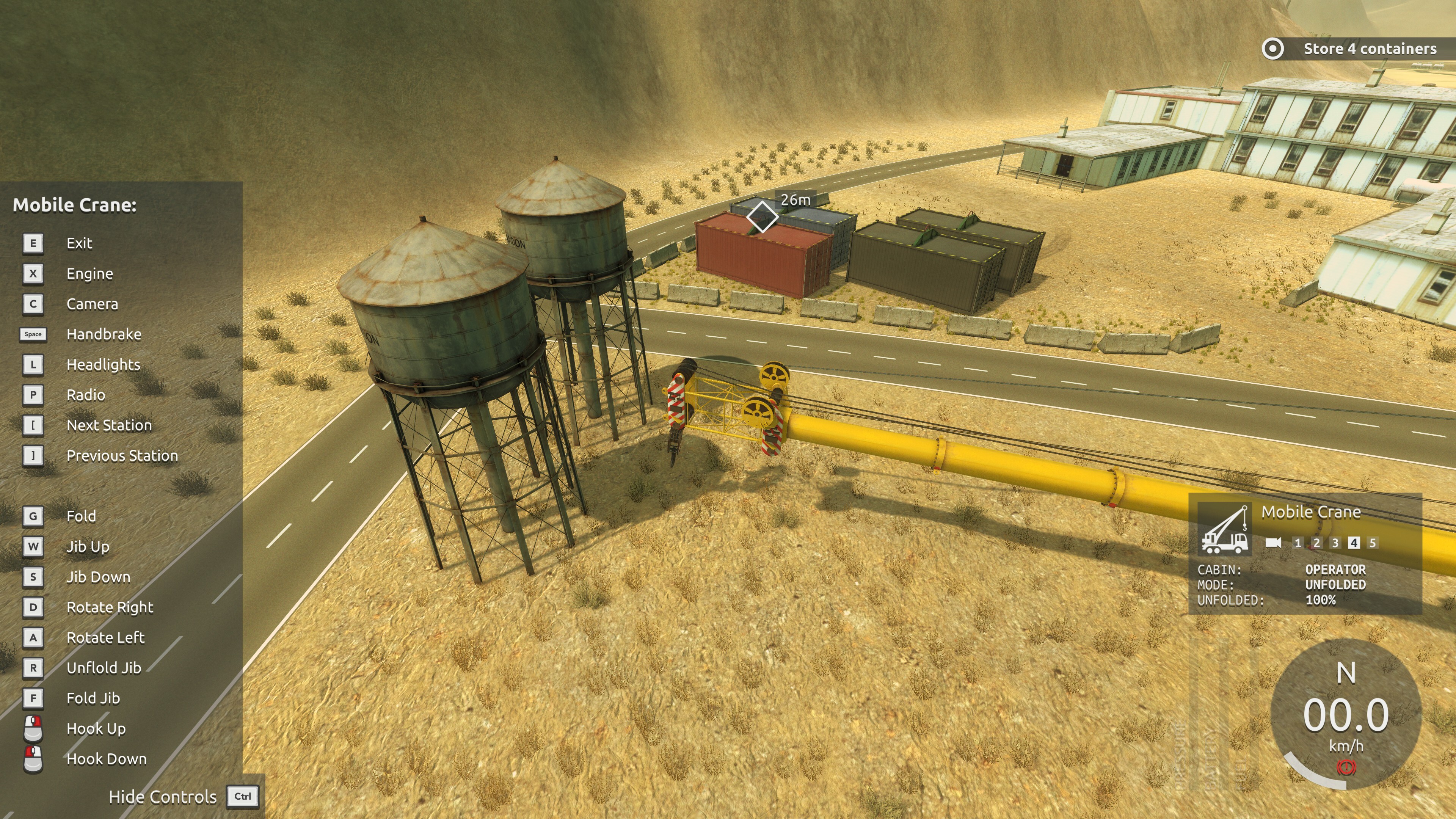
Task: Choose camera view 3
Action: (1335, 543)
